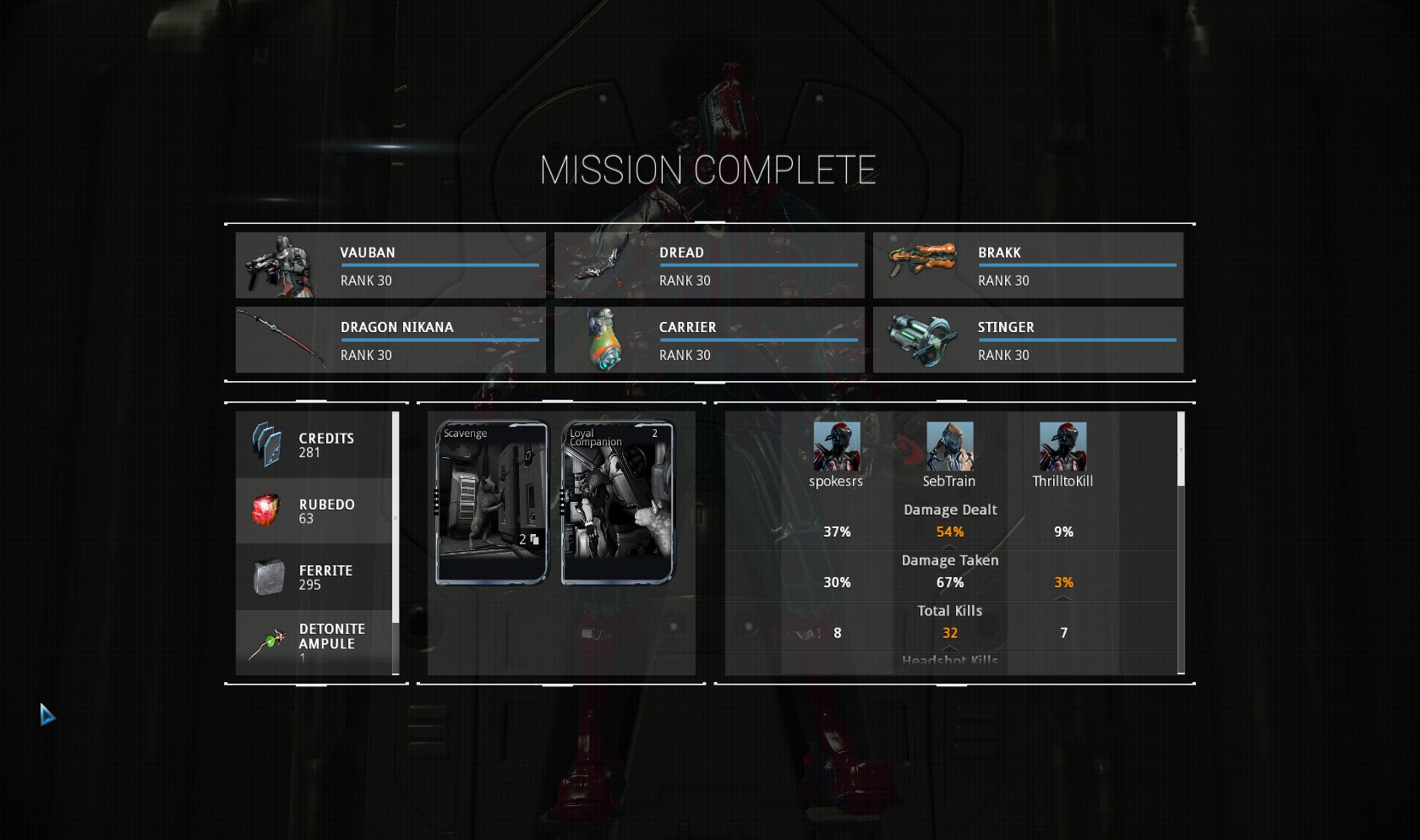The width and height of the screenshot is (1420, 840).
Task: Select the Vauban warframe rank panel
Action: pyautogui.click(x=390, y=265)
